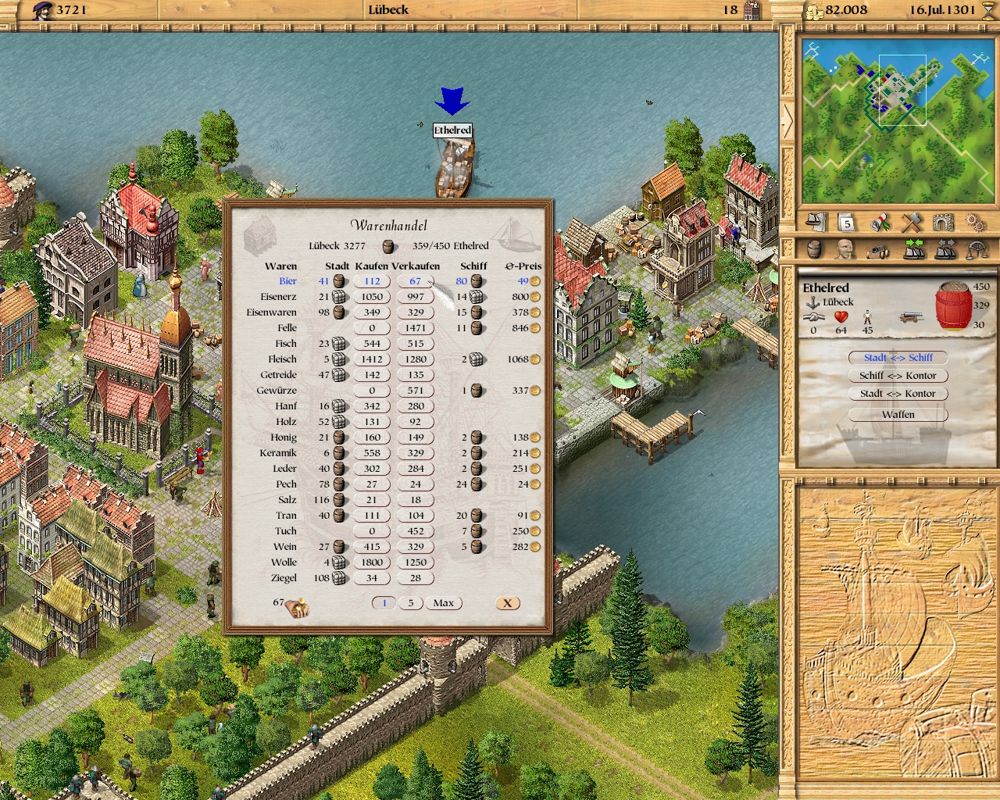The height and width of the screenshot is (800, 1000).
Task: Sell Pech for 24
Action: [x=415, y=484]
